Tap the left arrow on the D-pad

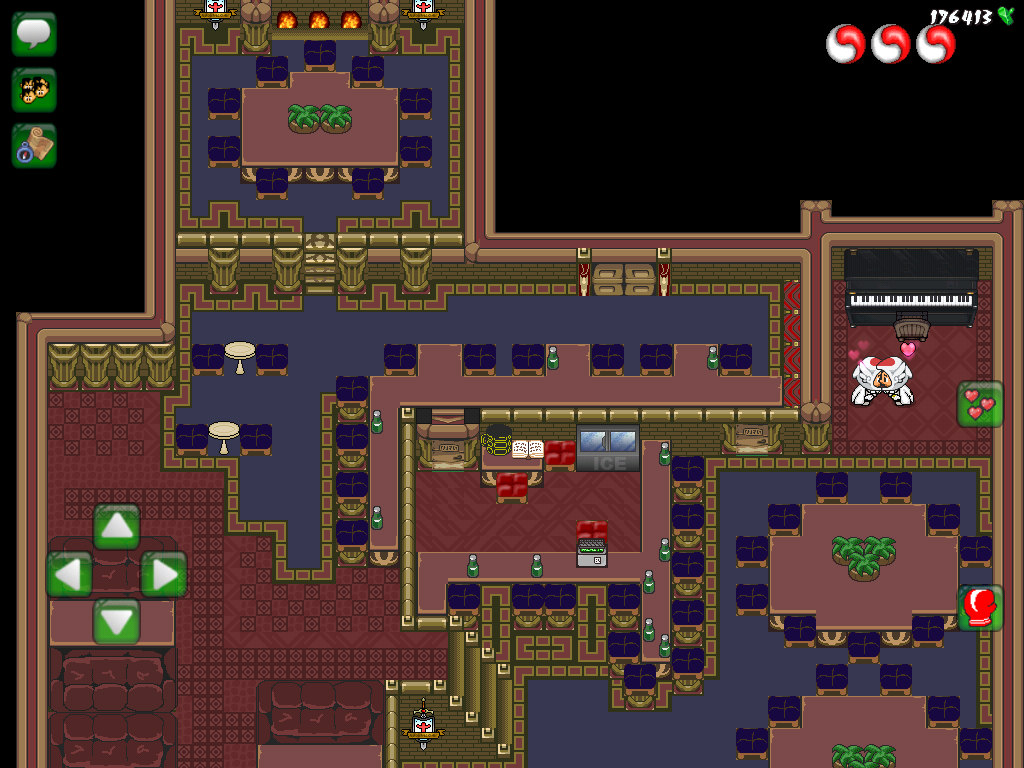click(x=69, y=575)
